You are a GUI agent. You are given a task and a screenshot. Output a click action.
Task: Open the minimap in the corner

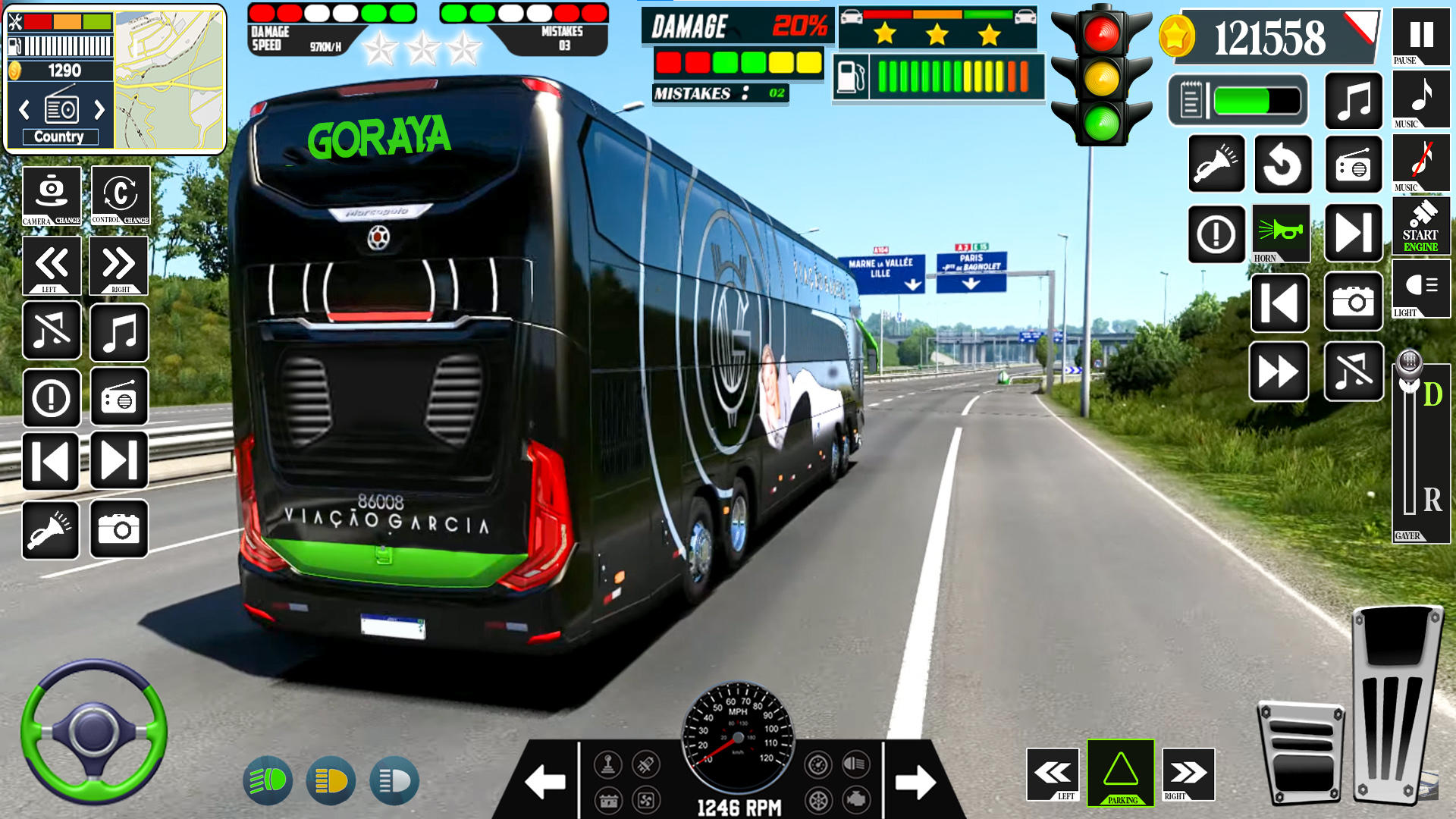coord(170,79)
